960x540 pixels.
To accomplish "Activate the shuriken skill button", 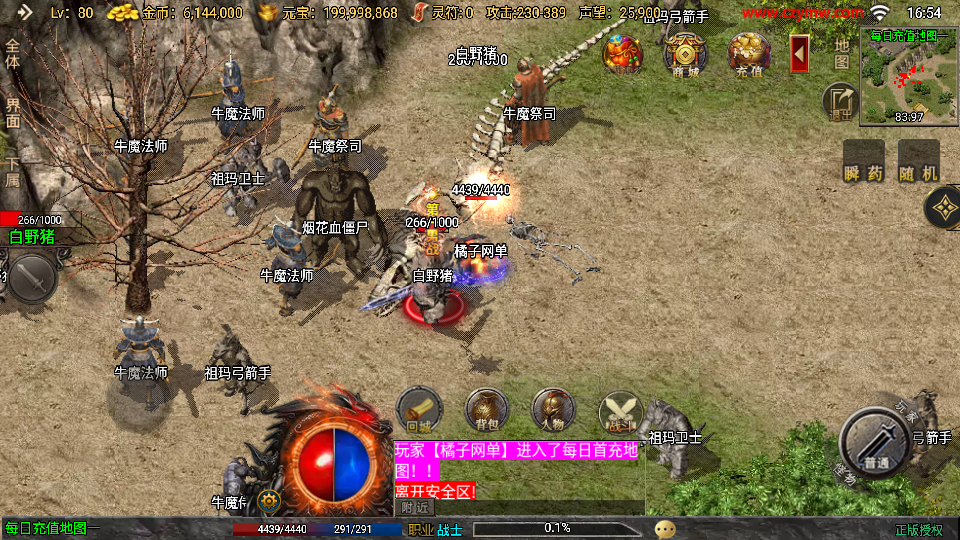I will pyautogui.click(x=941, y=209).
